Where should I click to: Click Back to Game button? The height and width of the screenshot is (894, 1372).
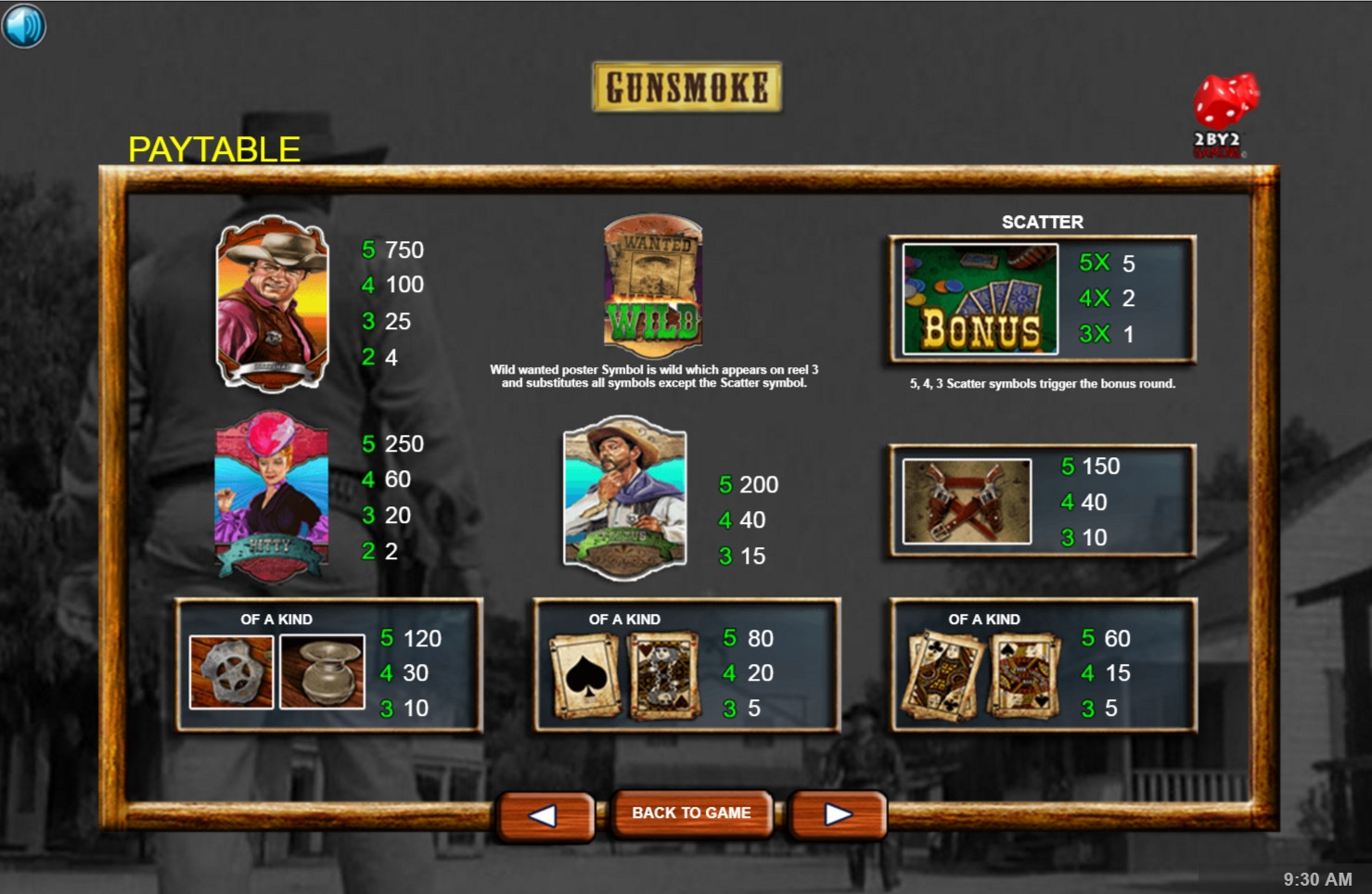click(x=691, y=813)
